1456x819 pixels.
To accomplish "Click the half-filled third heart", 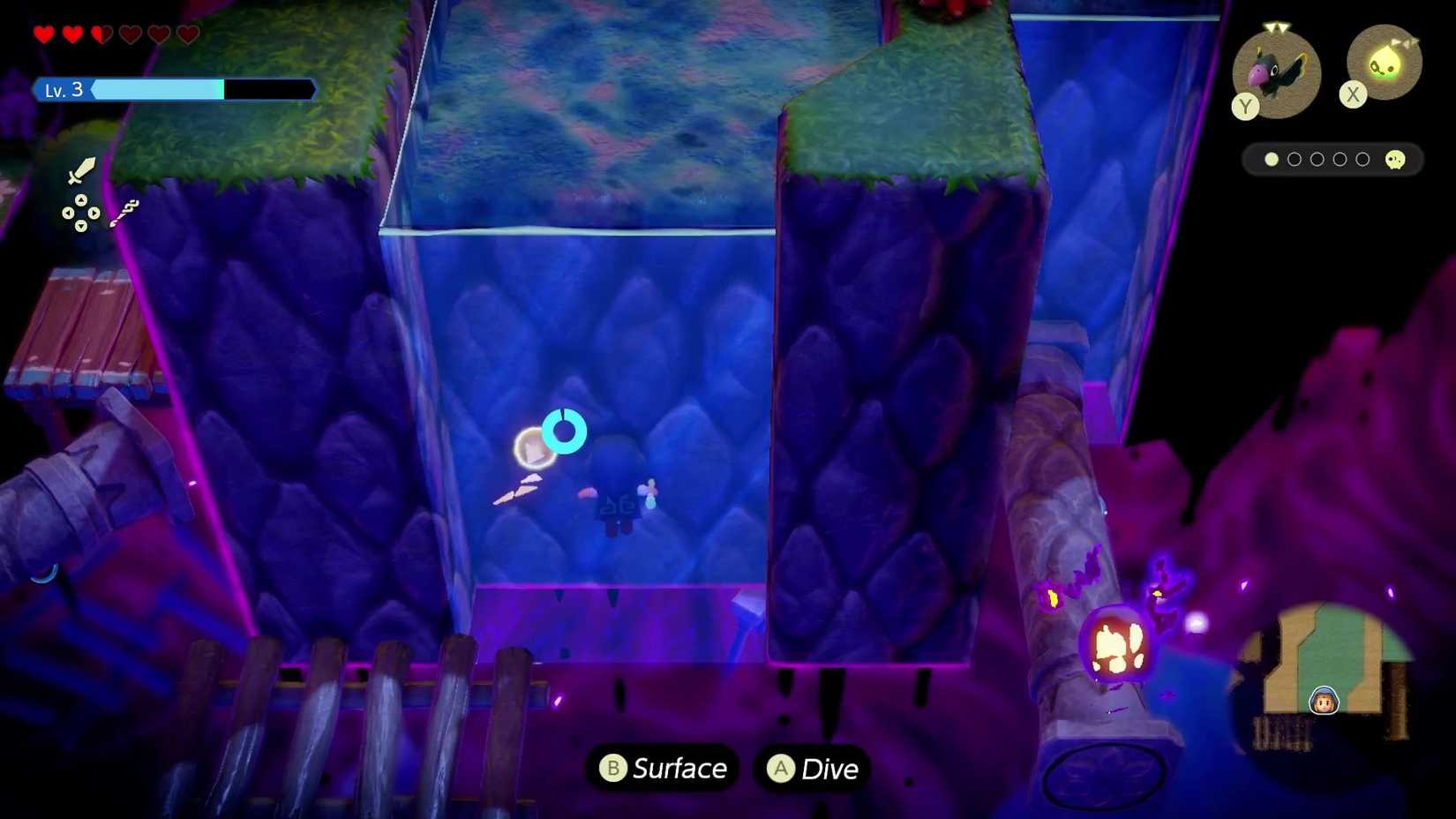I will tap(101, 34).
